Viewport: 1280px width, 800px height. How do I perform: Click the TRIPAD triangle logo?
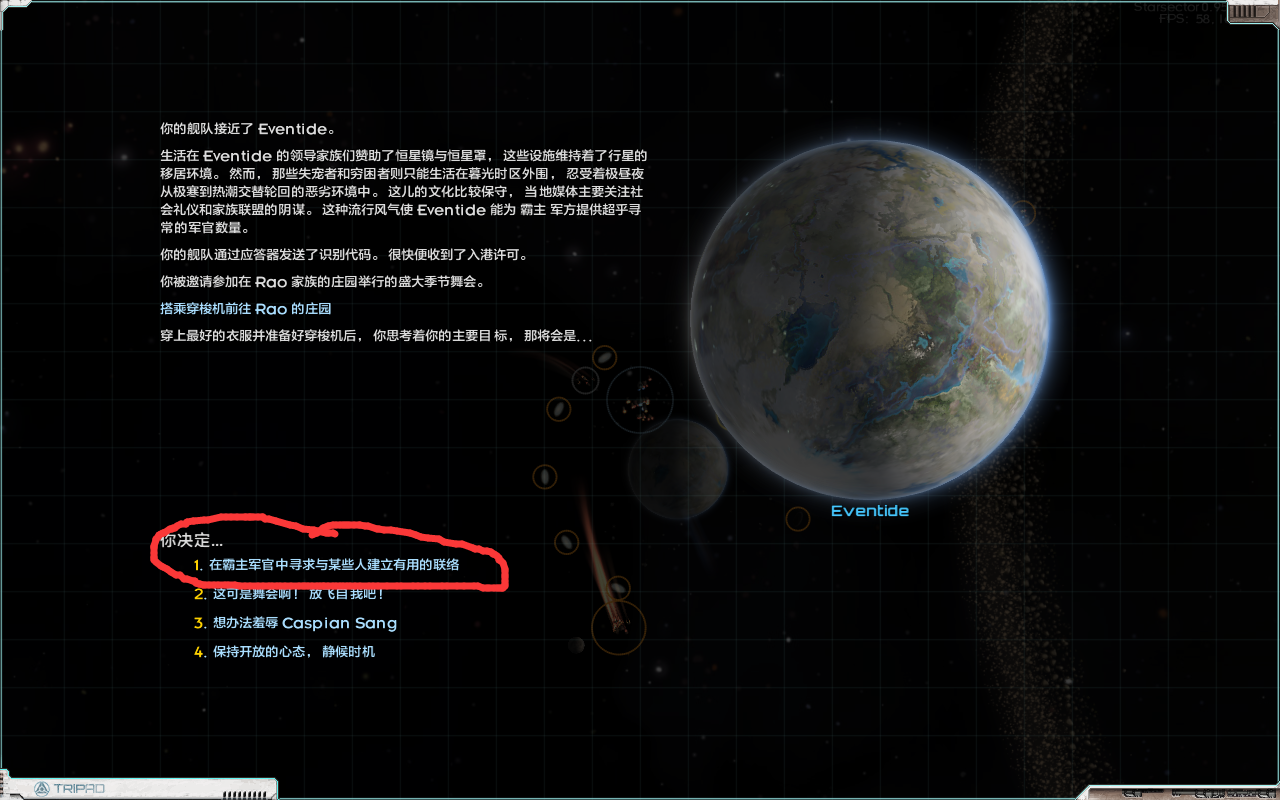[40, 789]
